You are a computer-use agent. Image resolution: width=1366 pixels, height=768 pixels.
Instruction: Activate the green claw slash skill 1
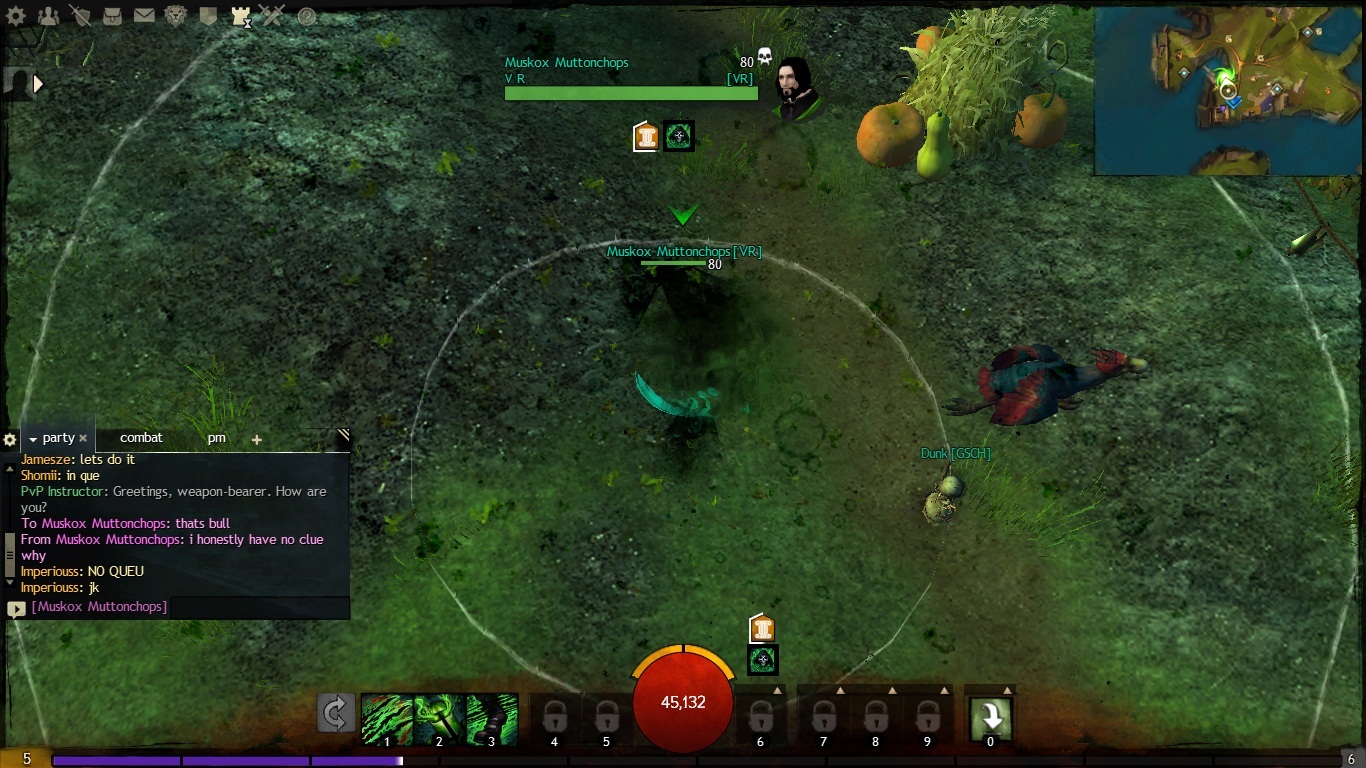point(386,719)
